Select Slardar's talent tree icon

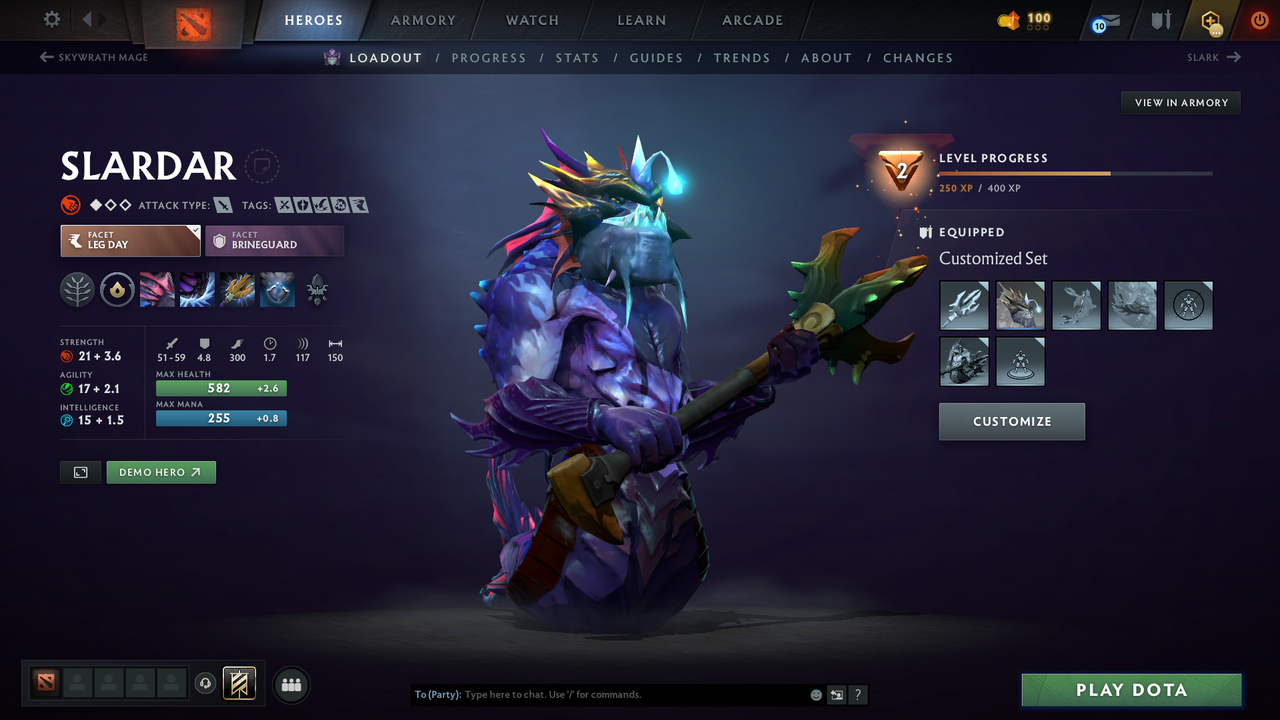pos(78,290)
